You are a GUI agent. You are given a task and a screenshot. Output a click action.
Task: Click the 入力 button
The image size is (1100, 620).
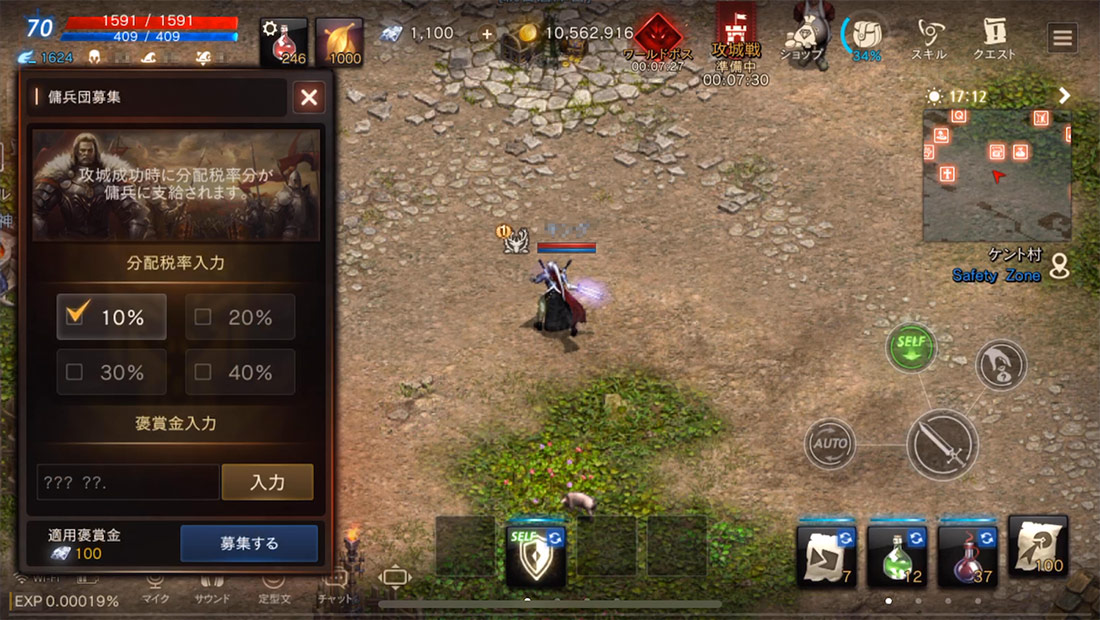click(267, 482)
